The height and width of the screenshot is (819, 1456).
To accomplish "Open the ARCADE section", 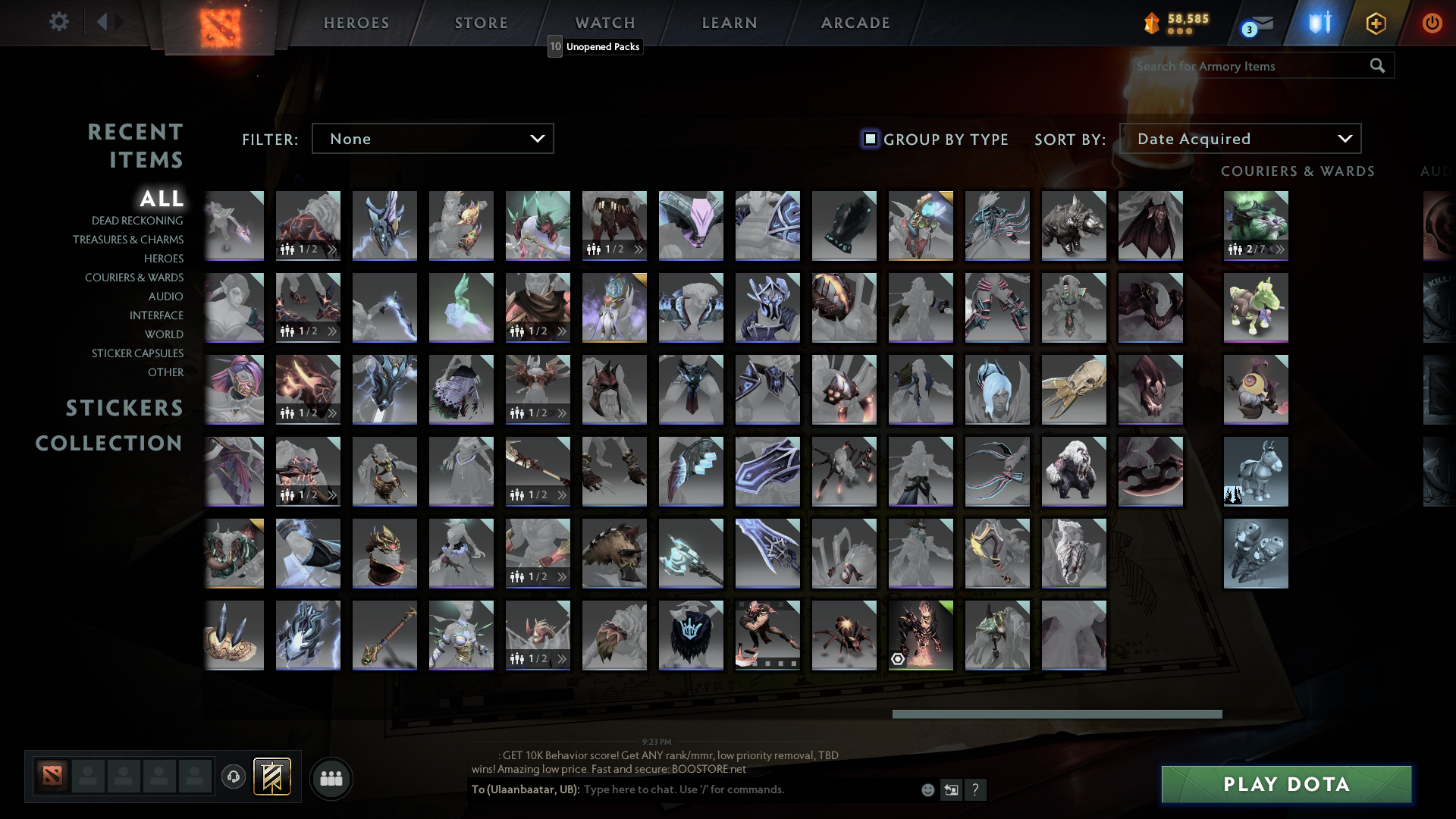I will tap(855, 22).
